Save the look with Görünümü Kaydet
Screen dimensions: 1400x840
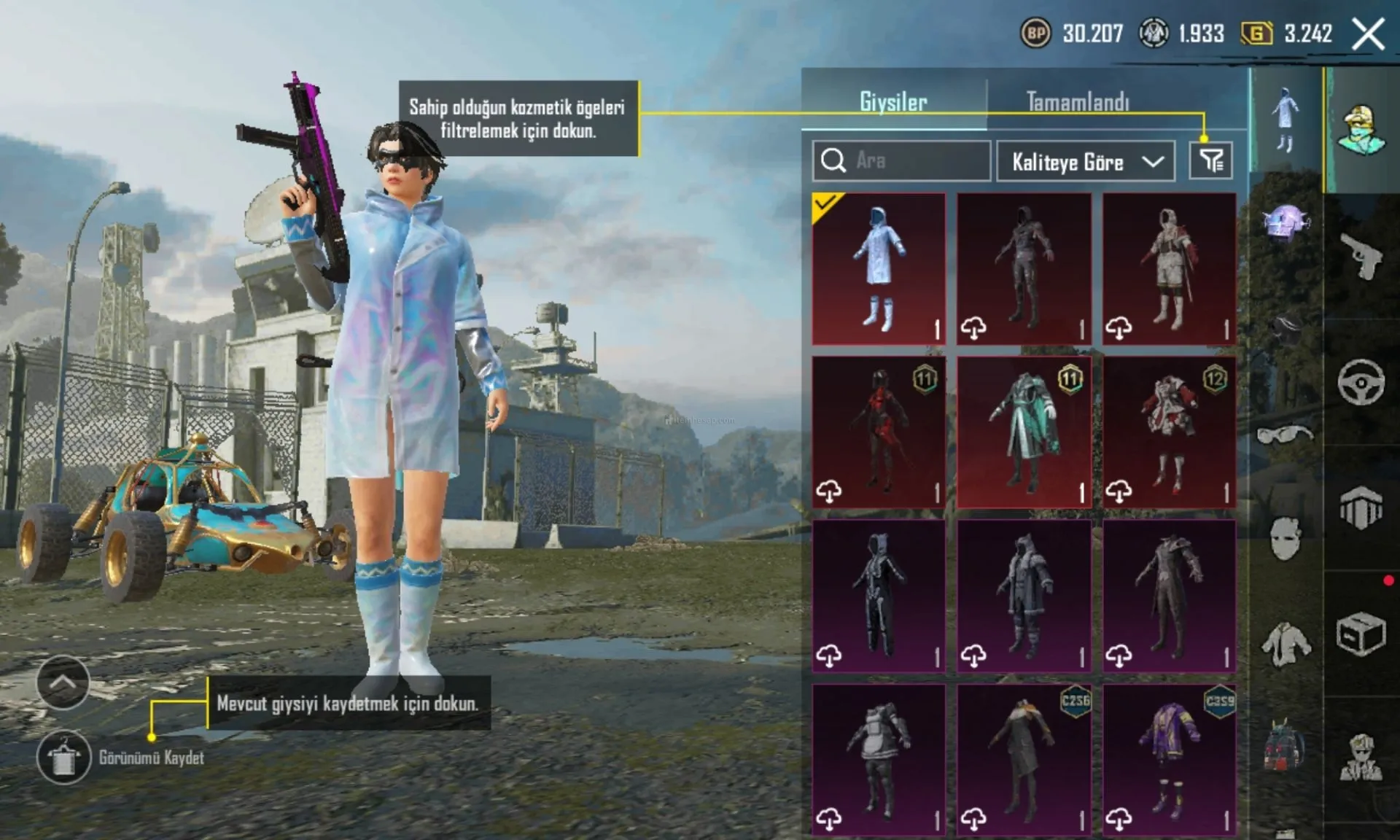pos(64,757)
